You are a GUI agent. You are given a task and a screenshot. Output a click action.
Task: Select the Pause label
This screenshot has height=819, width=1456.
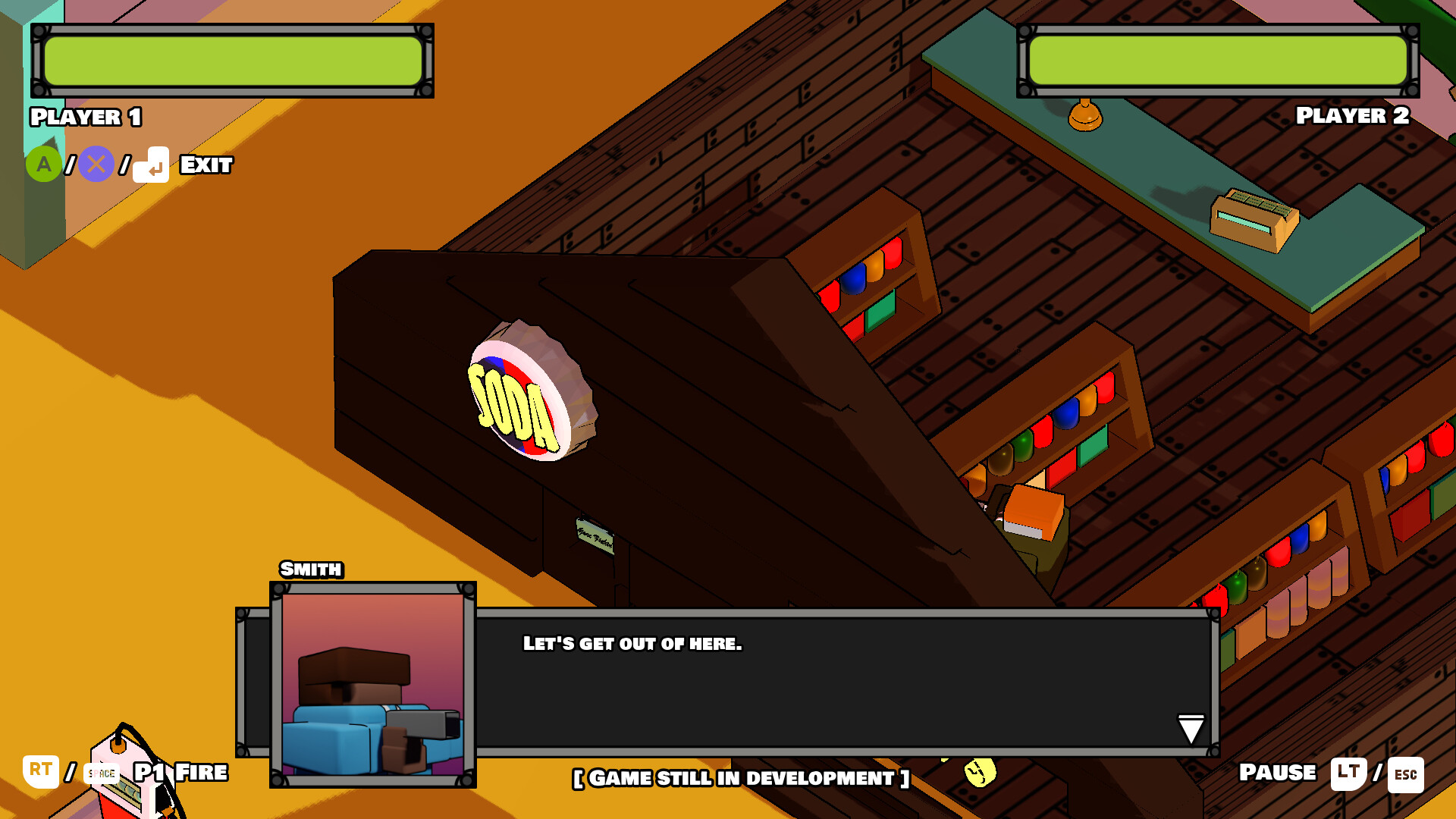[1277, 773]
